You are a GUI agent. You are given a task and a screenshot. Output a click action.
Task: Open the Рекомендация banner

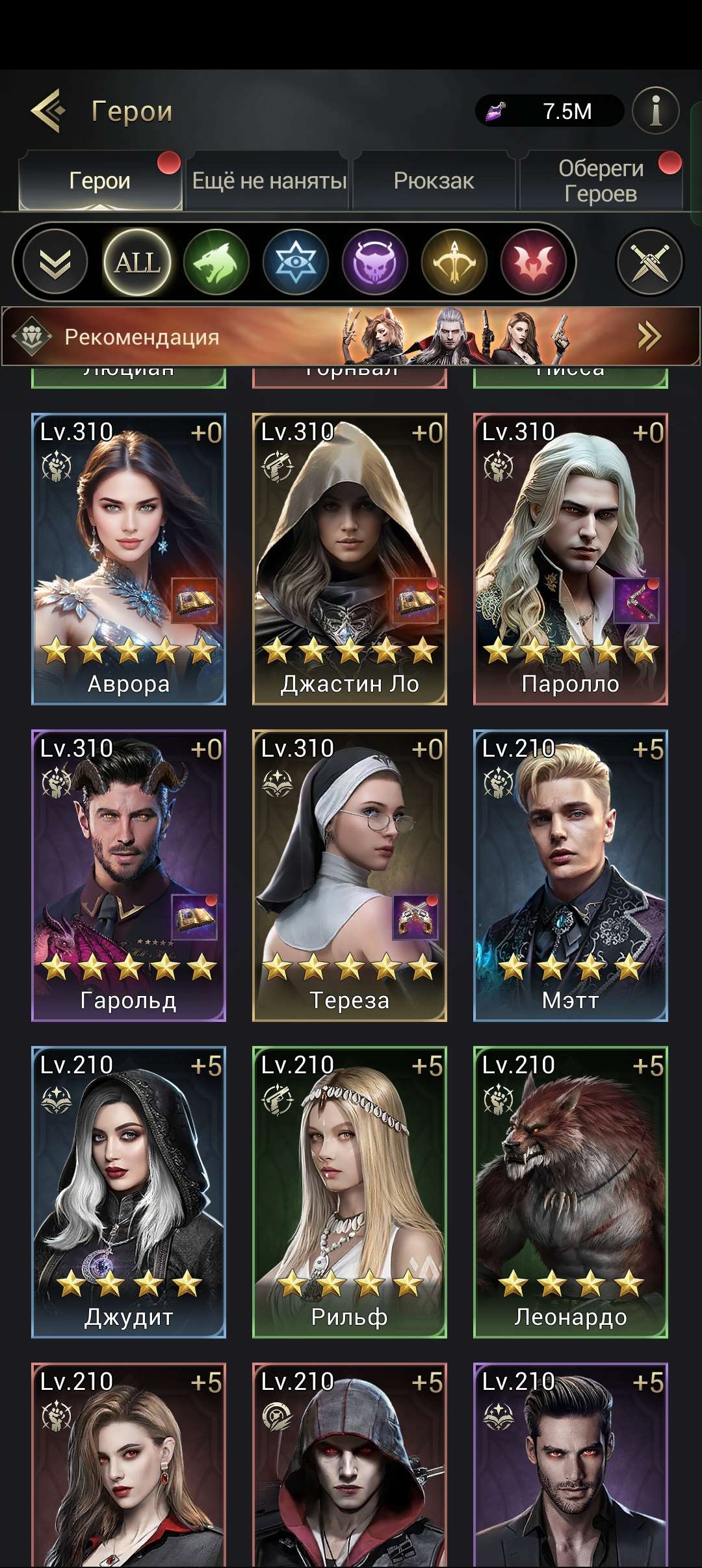(350, 337)
